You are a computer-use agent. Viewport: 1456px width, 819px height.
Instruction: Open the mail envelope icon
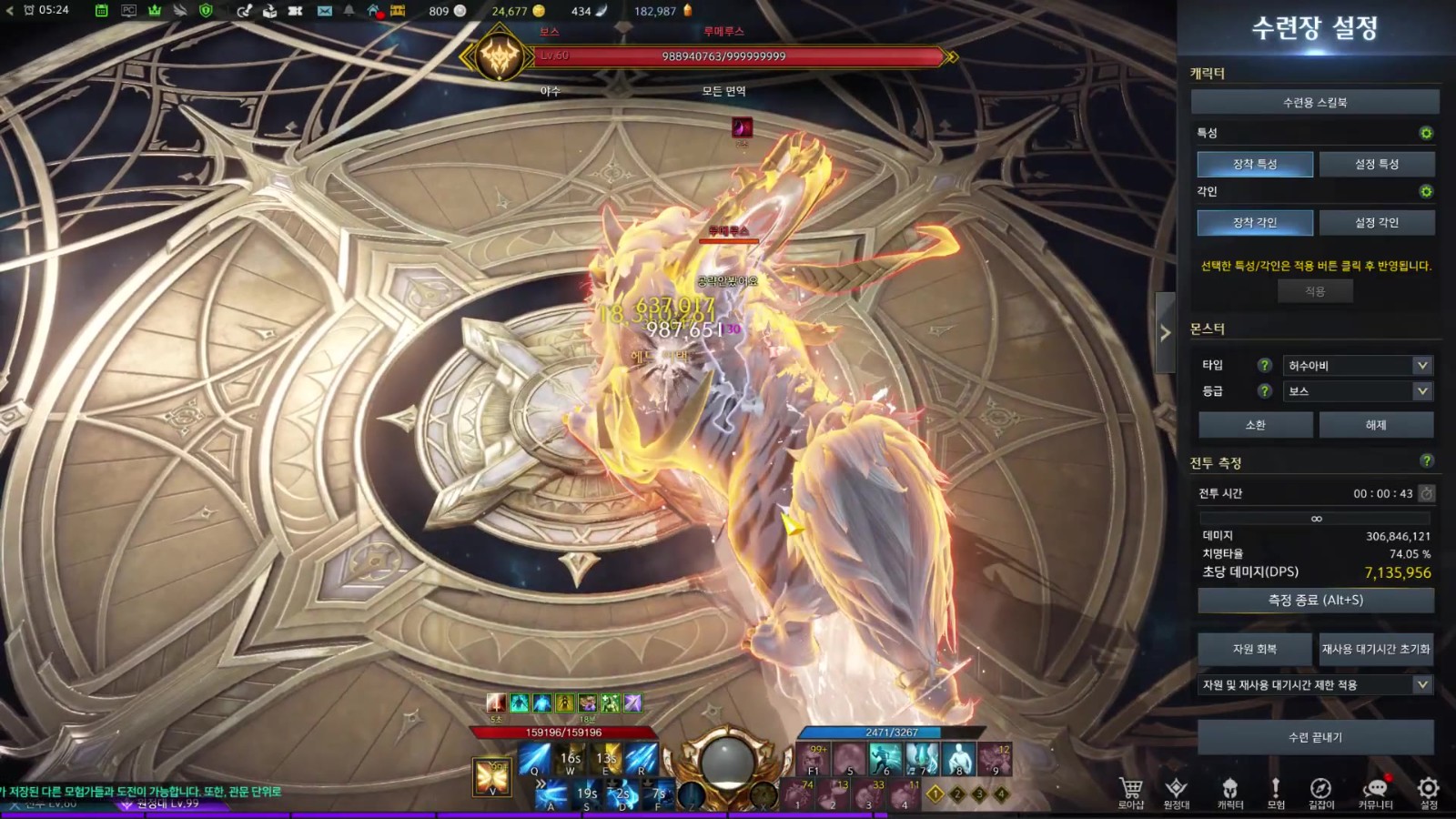coord(325,11)
